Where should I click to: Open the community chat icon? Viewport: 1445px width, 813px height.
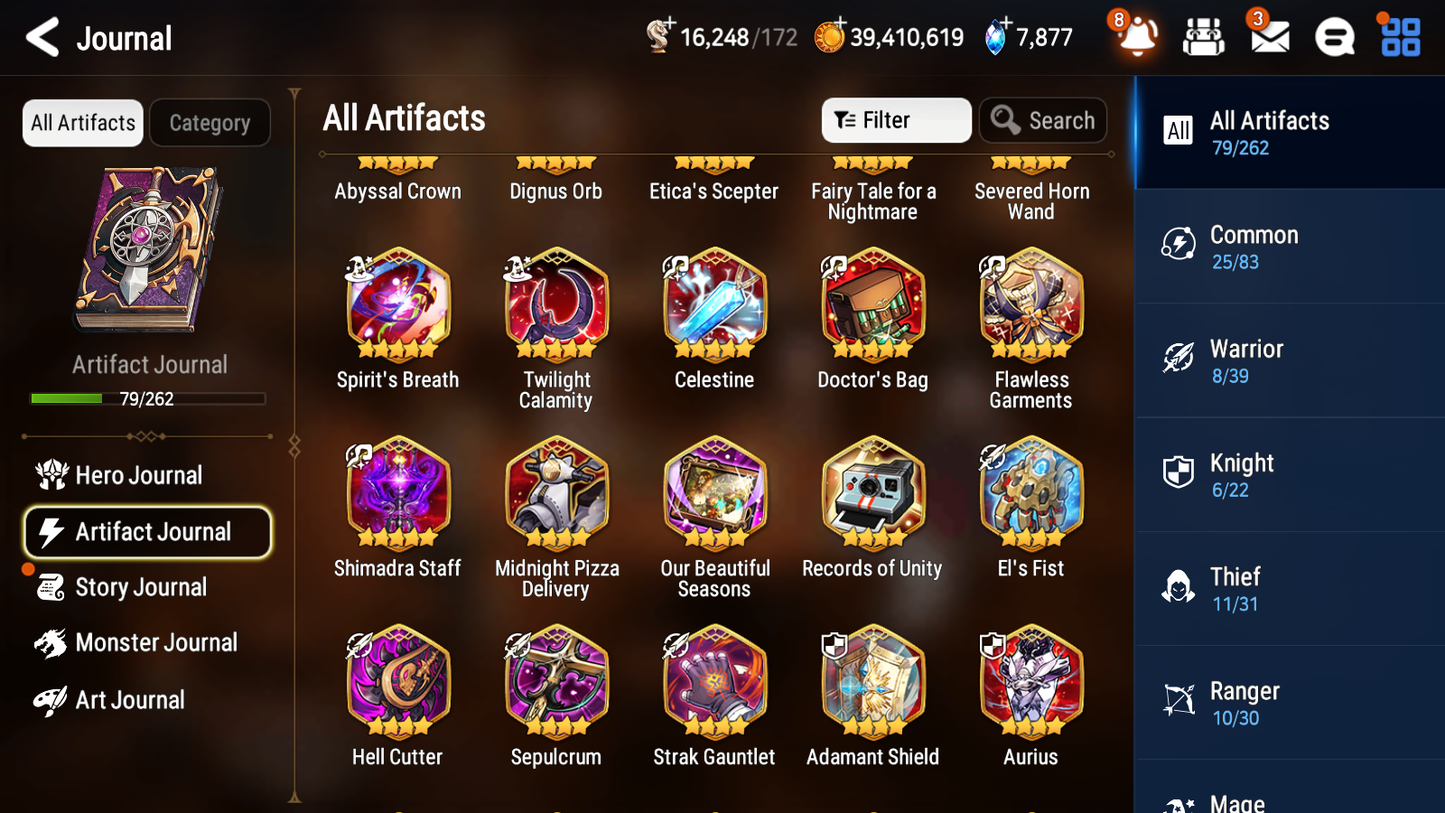[x=1334, y=37]
